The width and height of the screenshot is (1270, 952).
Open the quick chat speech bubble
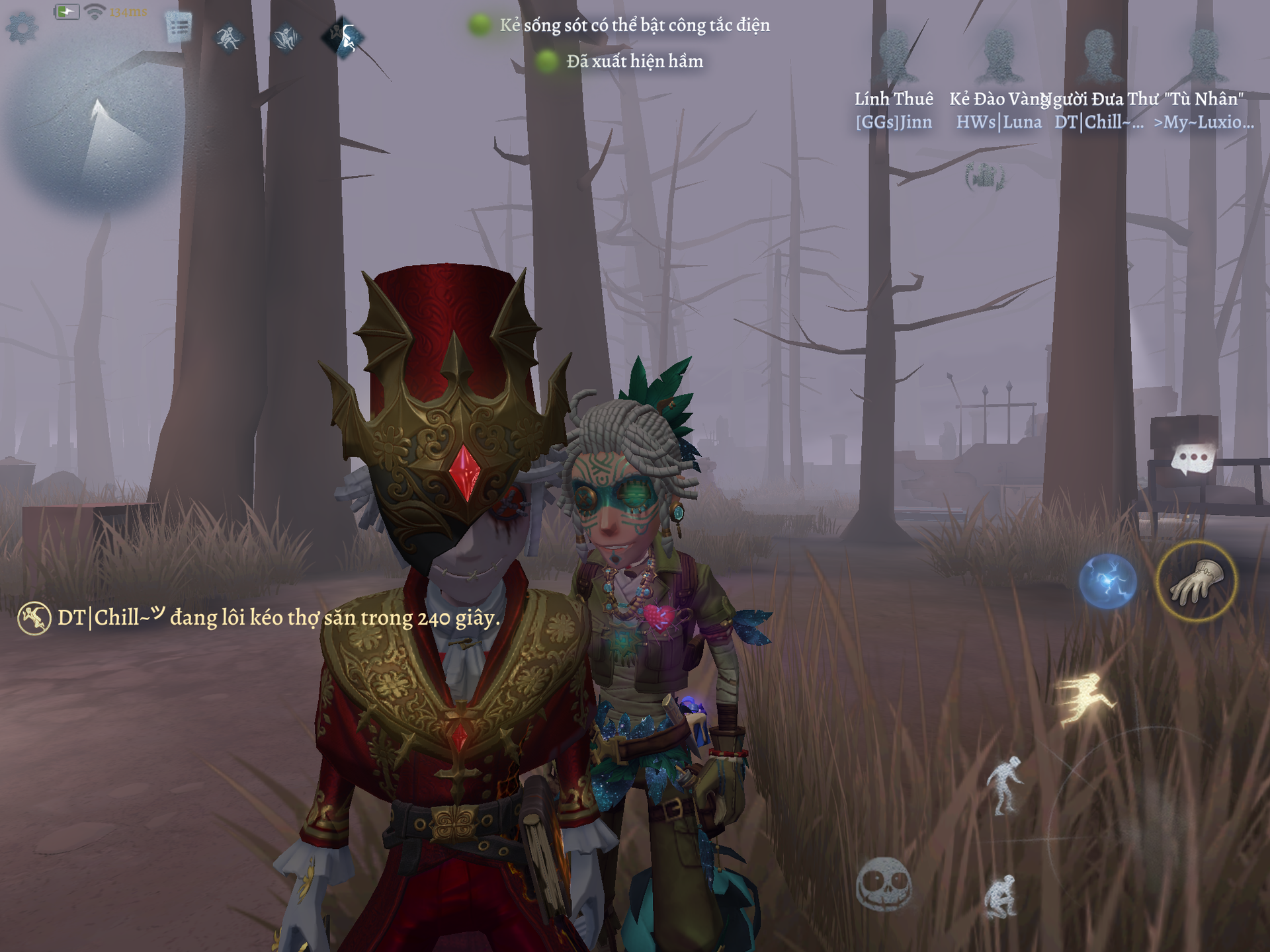(x=1193, y=458)
